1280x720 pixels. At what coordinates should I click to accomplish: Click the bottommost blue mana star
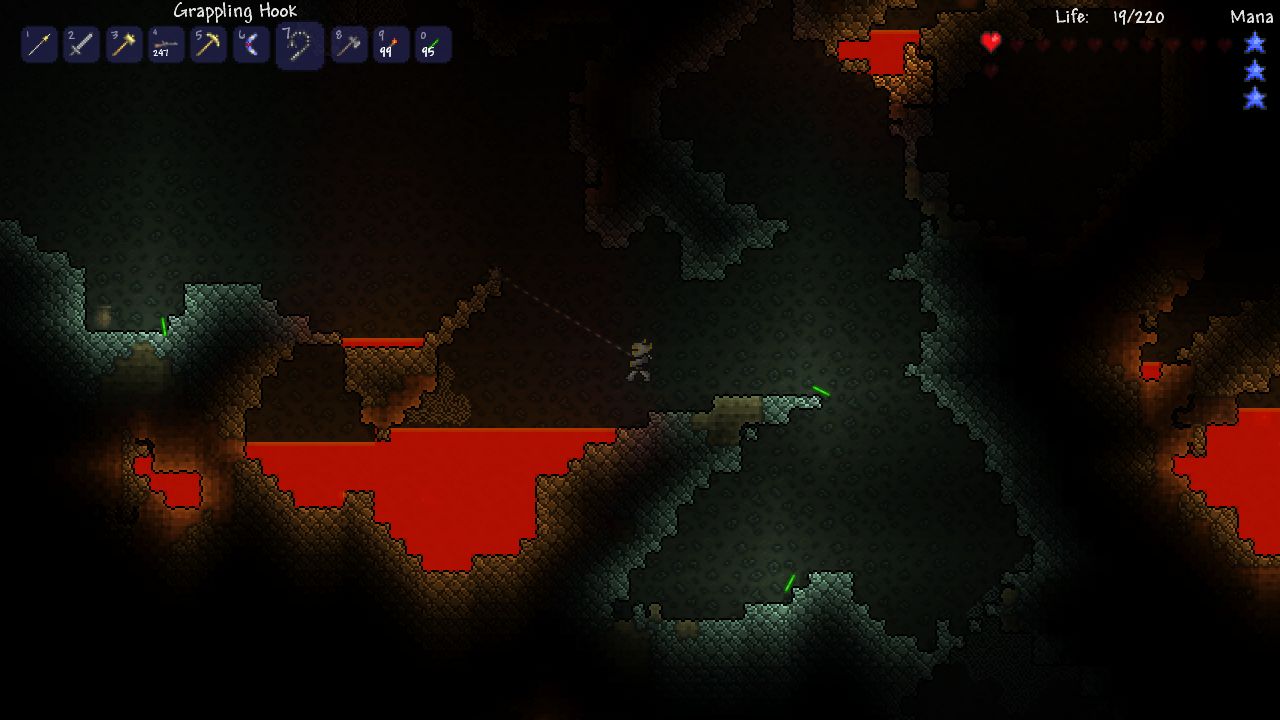(1254, 97)
